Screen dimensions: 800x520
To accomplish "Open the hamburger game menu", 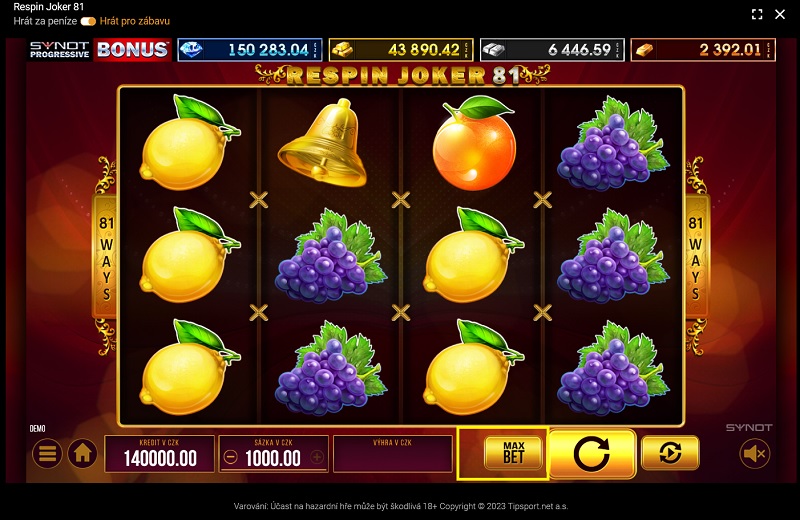I will coord(47,454).
